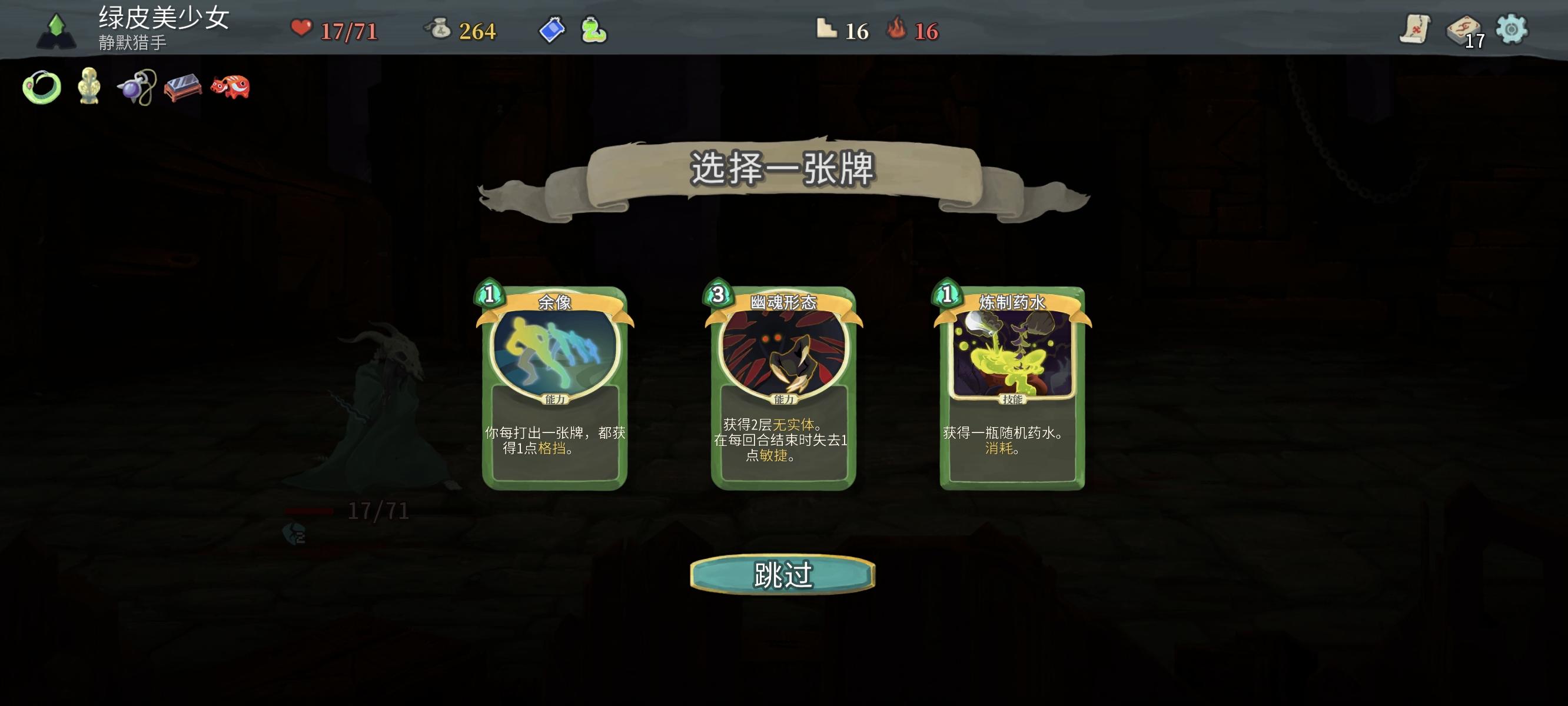Inspect the Akabeko red cow relic

point(231,87)
